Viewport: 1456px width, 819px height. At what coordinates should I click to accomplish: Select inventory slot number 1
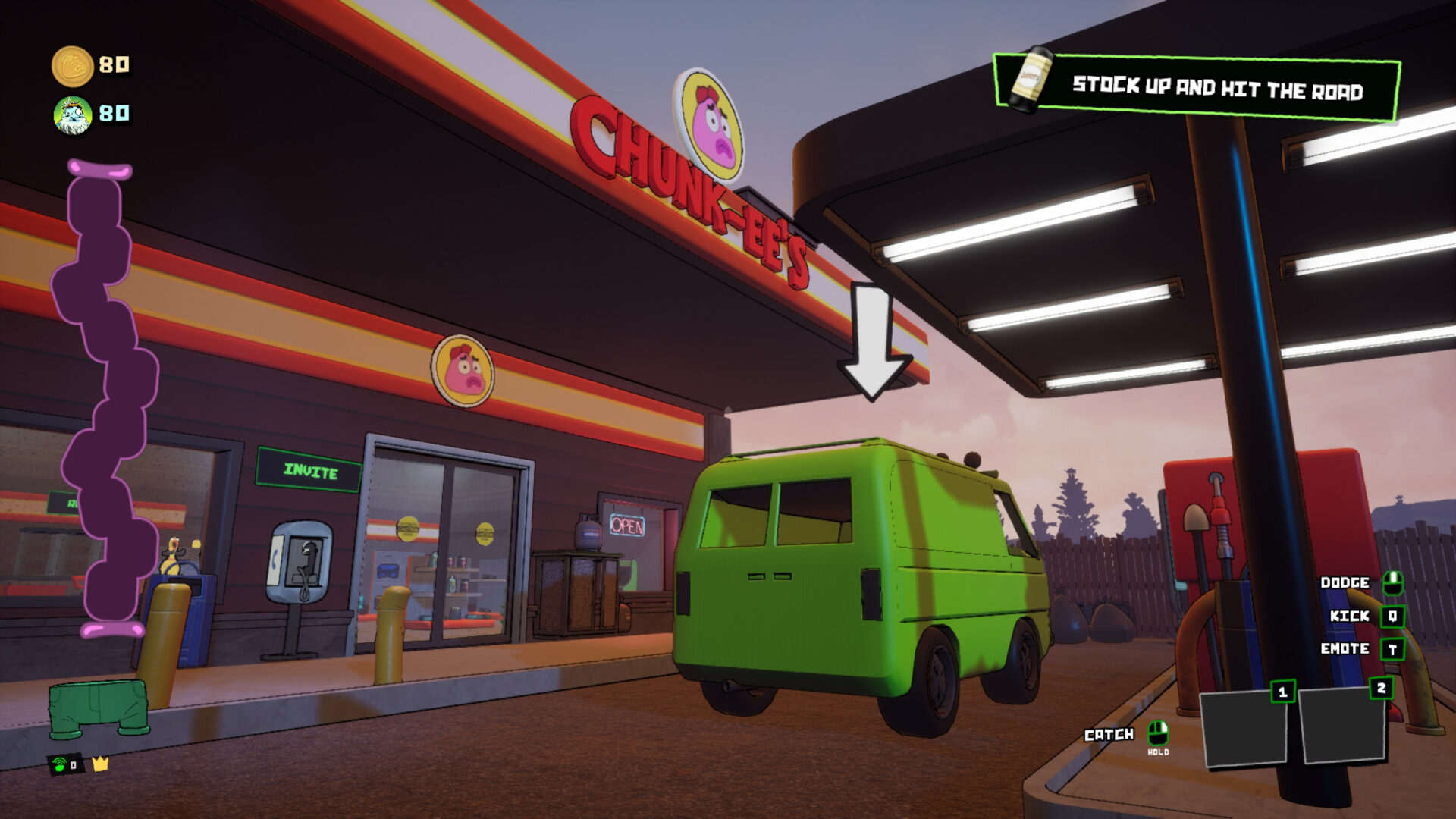pos(1244,727)
